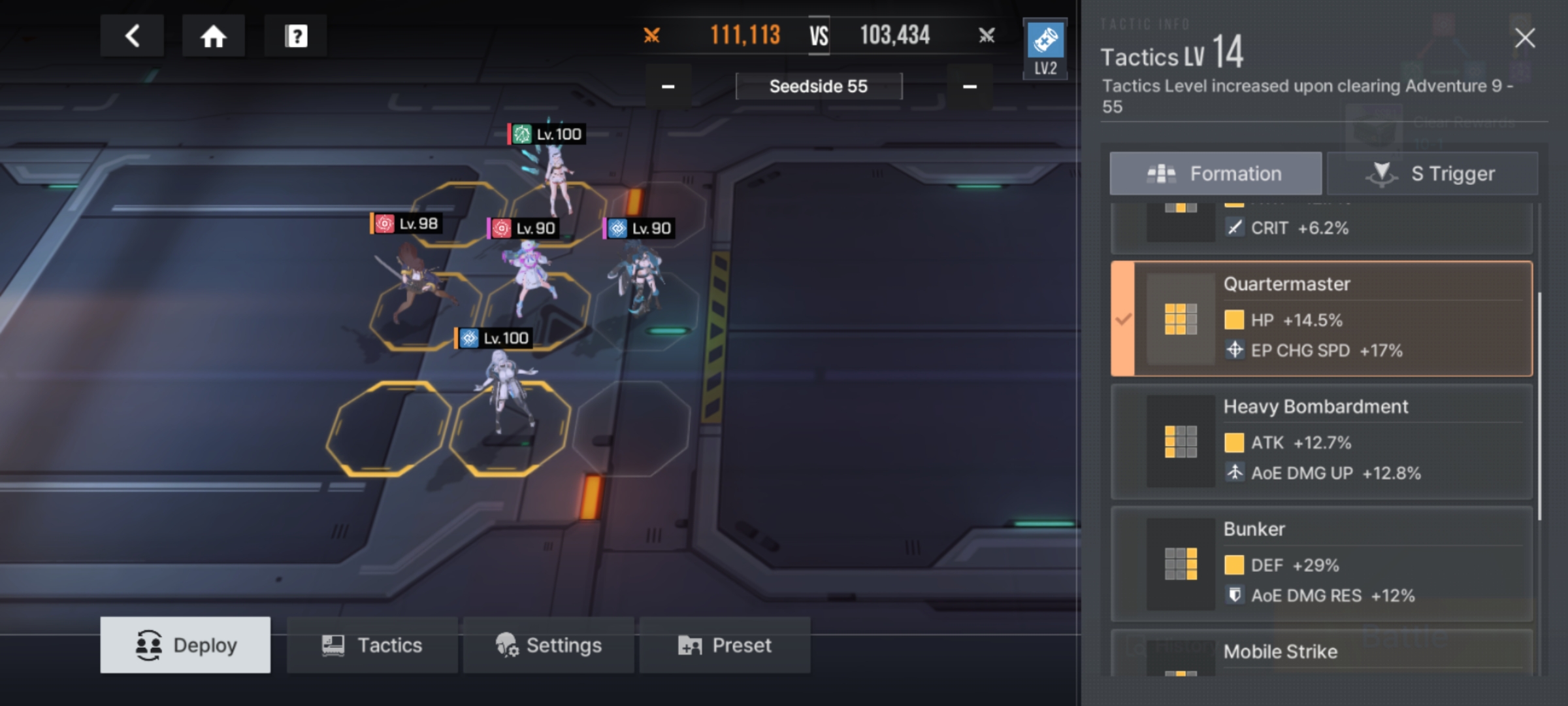
Task: Open the Preset teams menu
Action: tap(725, 645)
